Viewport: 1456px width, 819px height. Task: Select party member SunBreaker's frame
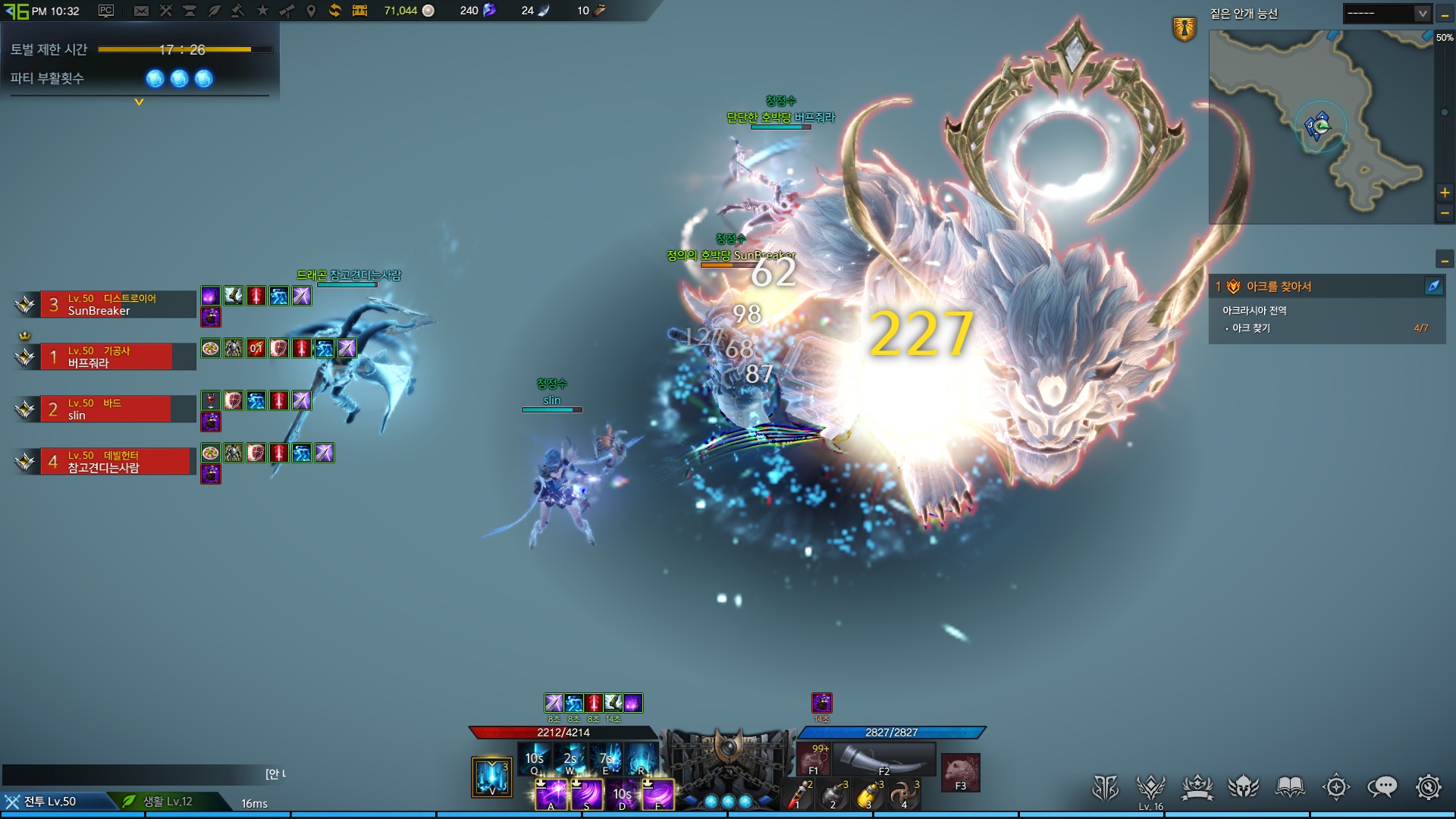[x=118, y=305]
